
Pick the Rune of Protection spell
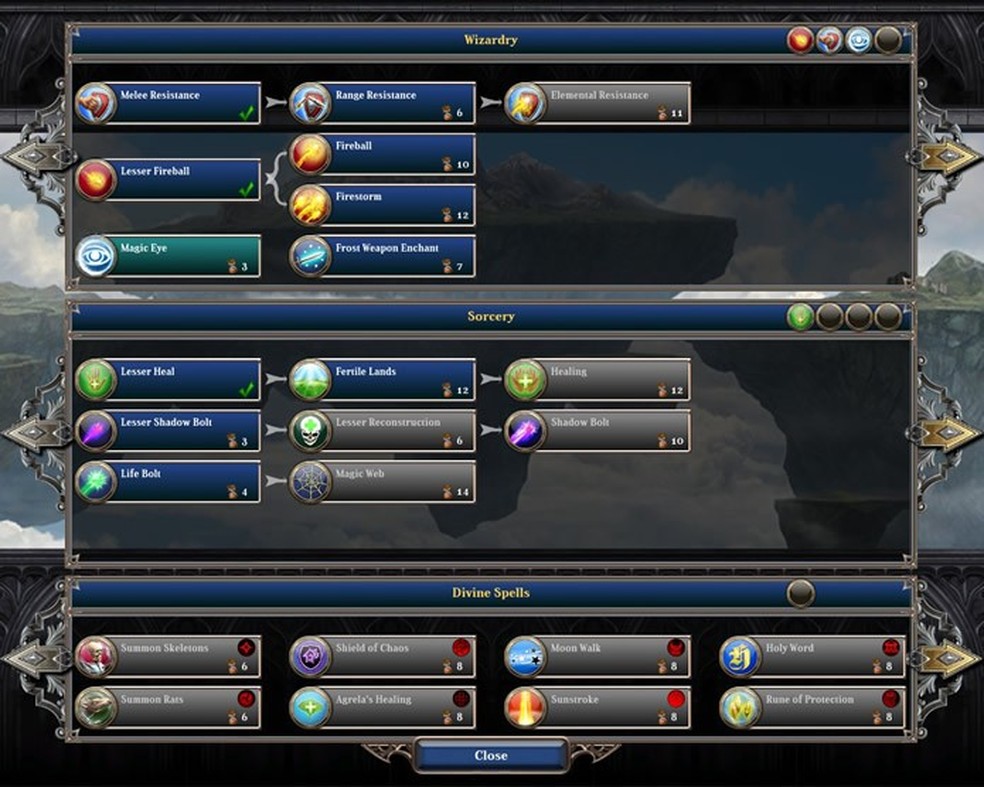coord(813,708)
